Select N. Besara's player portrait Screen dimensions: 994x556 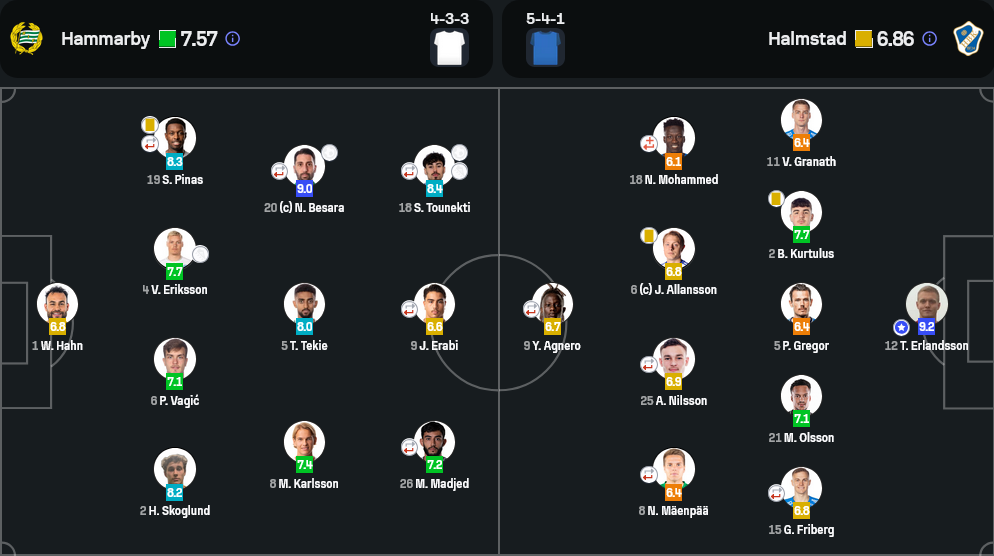[x=304, y=166]
